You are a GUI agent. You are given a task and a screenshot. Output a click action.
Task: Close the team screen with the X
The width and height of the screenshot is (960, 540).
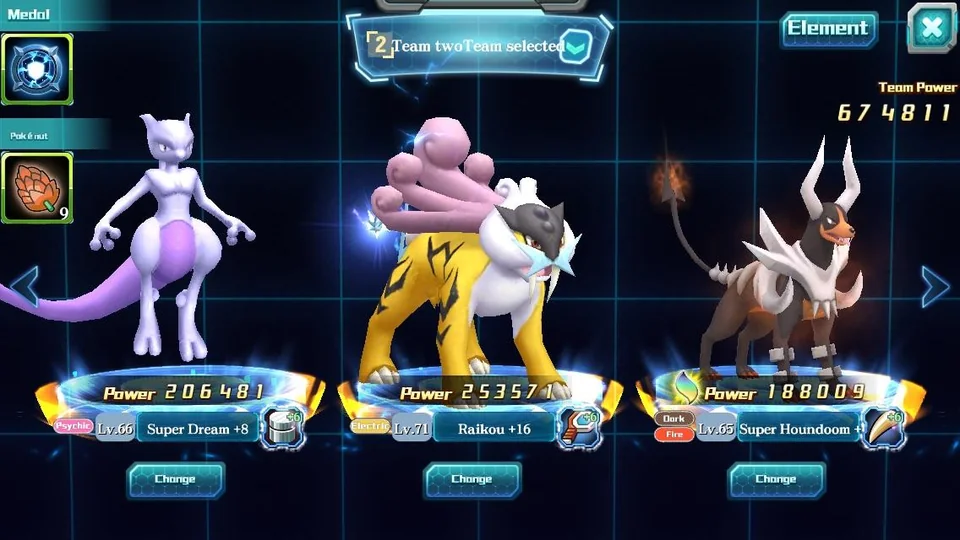pos(931,28)
